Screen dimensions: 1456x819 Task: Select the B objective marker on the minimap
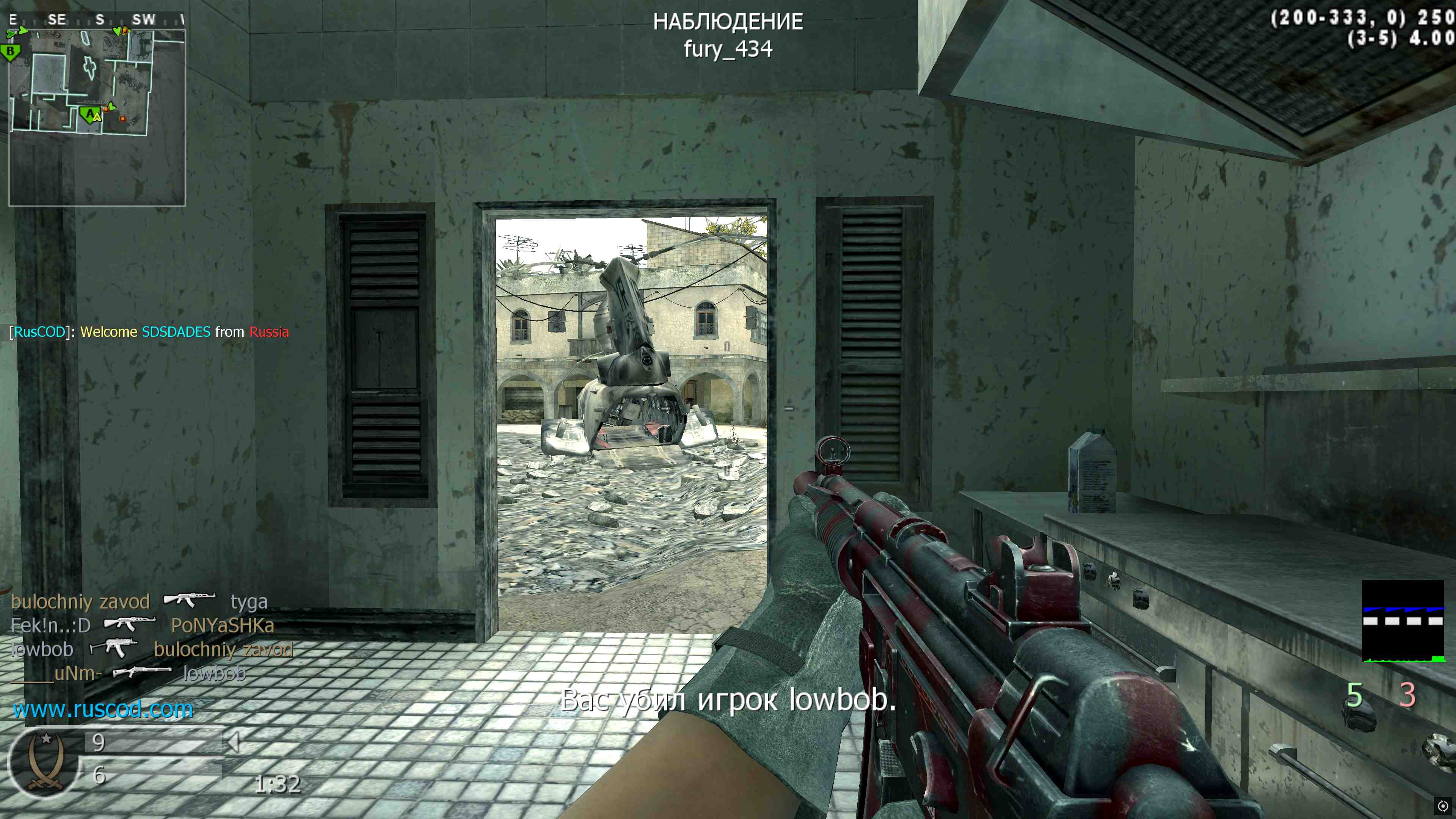(x=10, y=52)
